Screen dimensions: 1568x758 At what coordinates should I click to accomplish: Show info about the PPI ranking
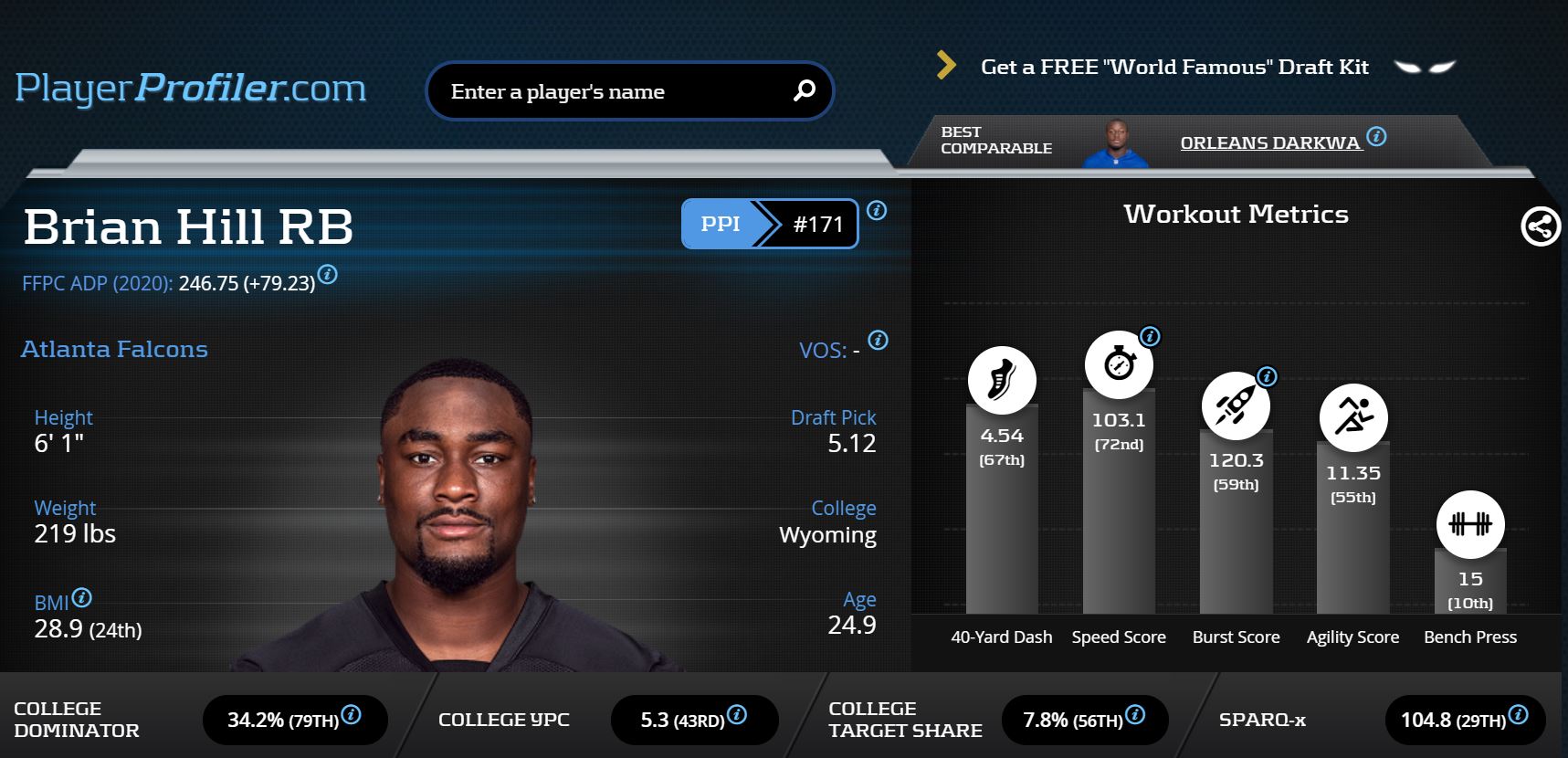click(877, 211)
